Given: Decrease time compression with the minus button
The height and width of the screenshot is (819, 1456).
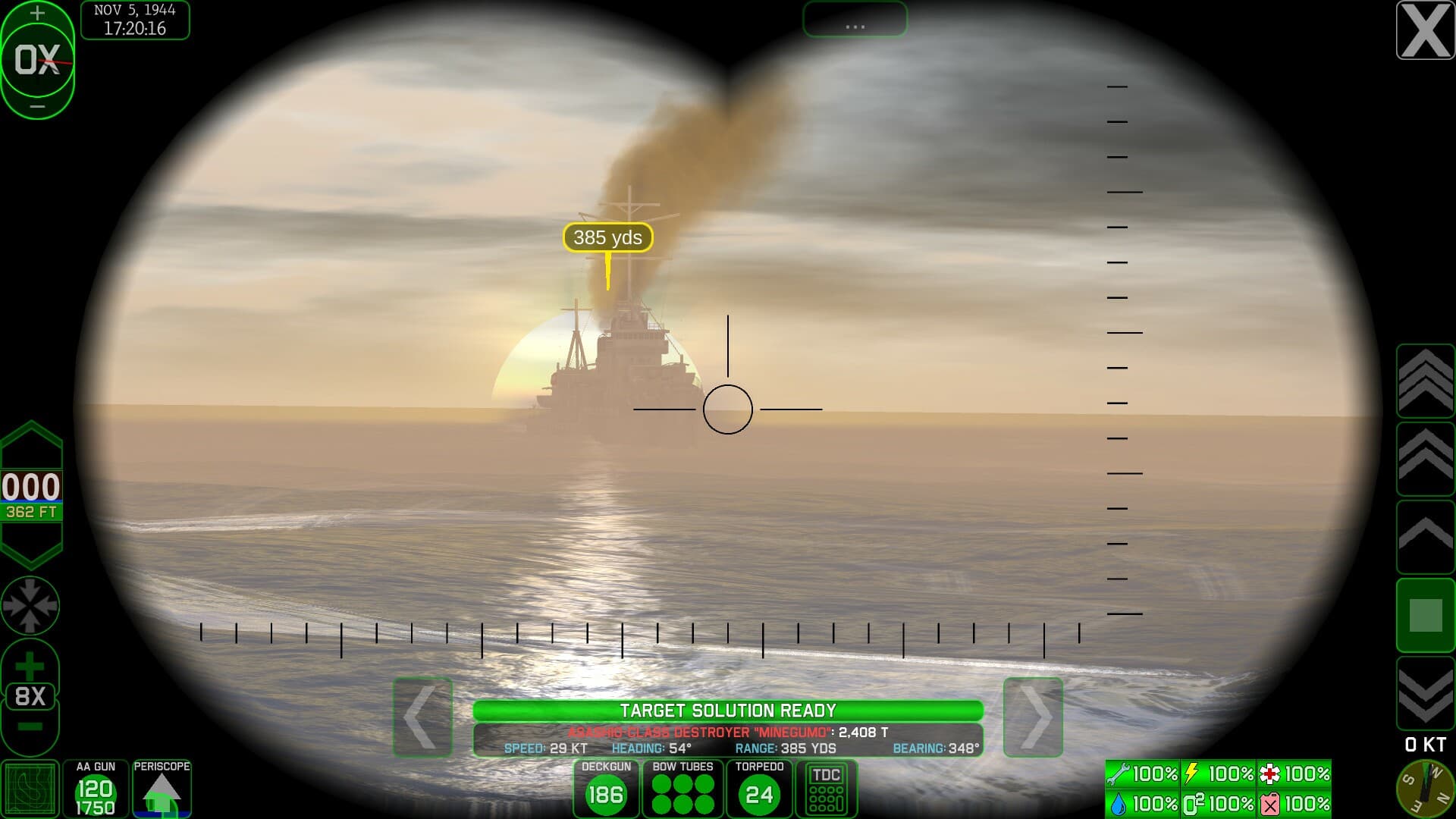Looking at the screenshot, I should (x=37, y=107).
